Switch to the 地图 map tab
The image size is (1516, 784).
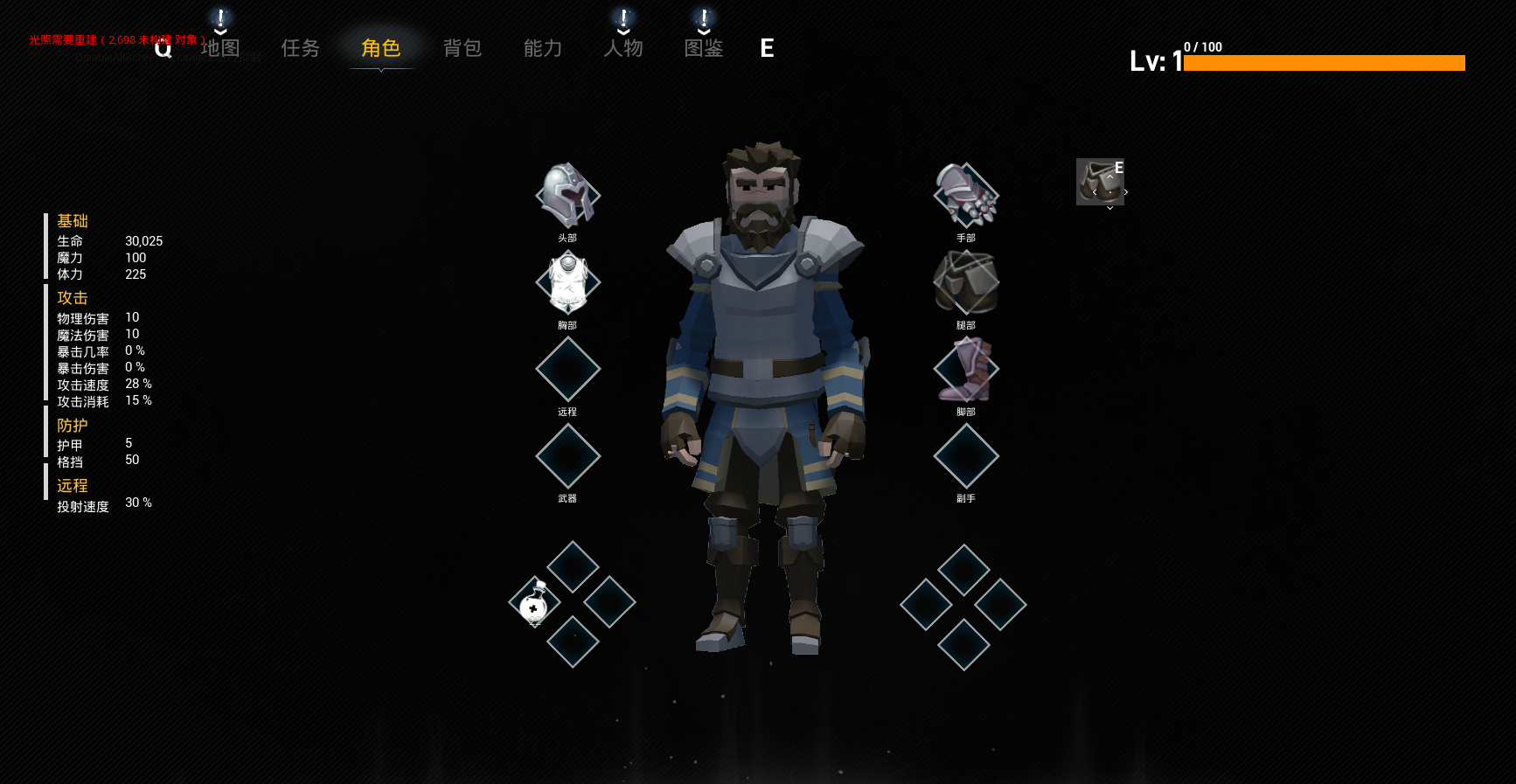(x=220, y=48)
